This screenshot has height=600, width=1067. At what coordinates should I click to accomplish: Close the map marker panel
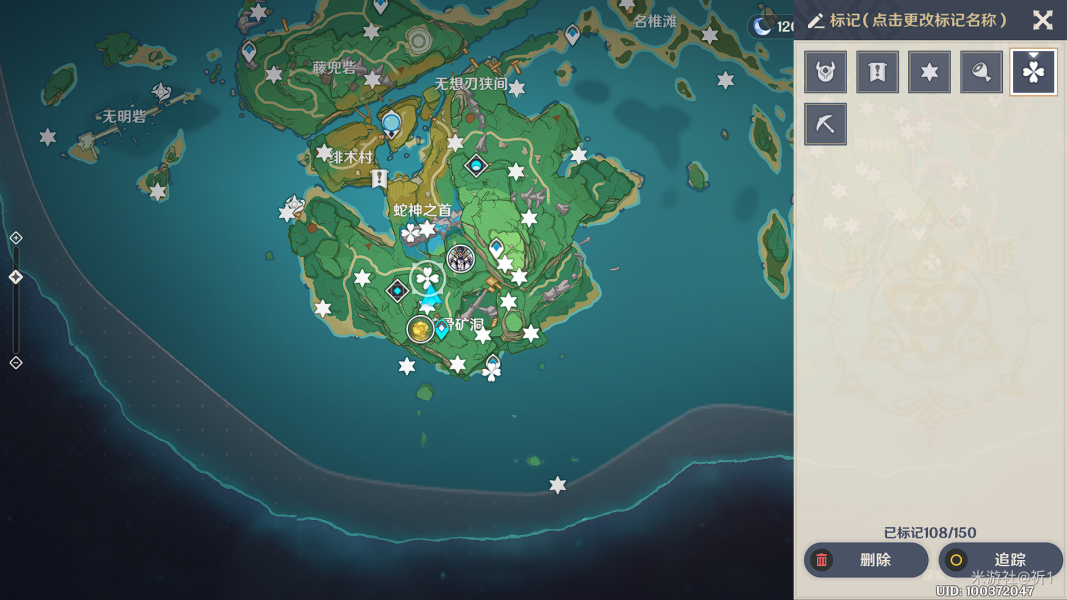(x=1043, y=20)
